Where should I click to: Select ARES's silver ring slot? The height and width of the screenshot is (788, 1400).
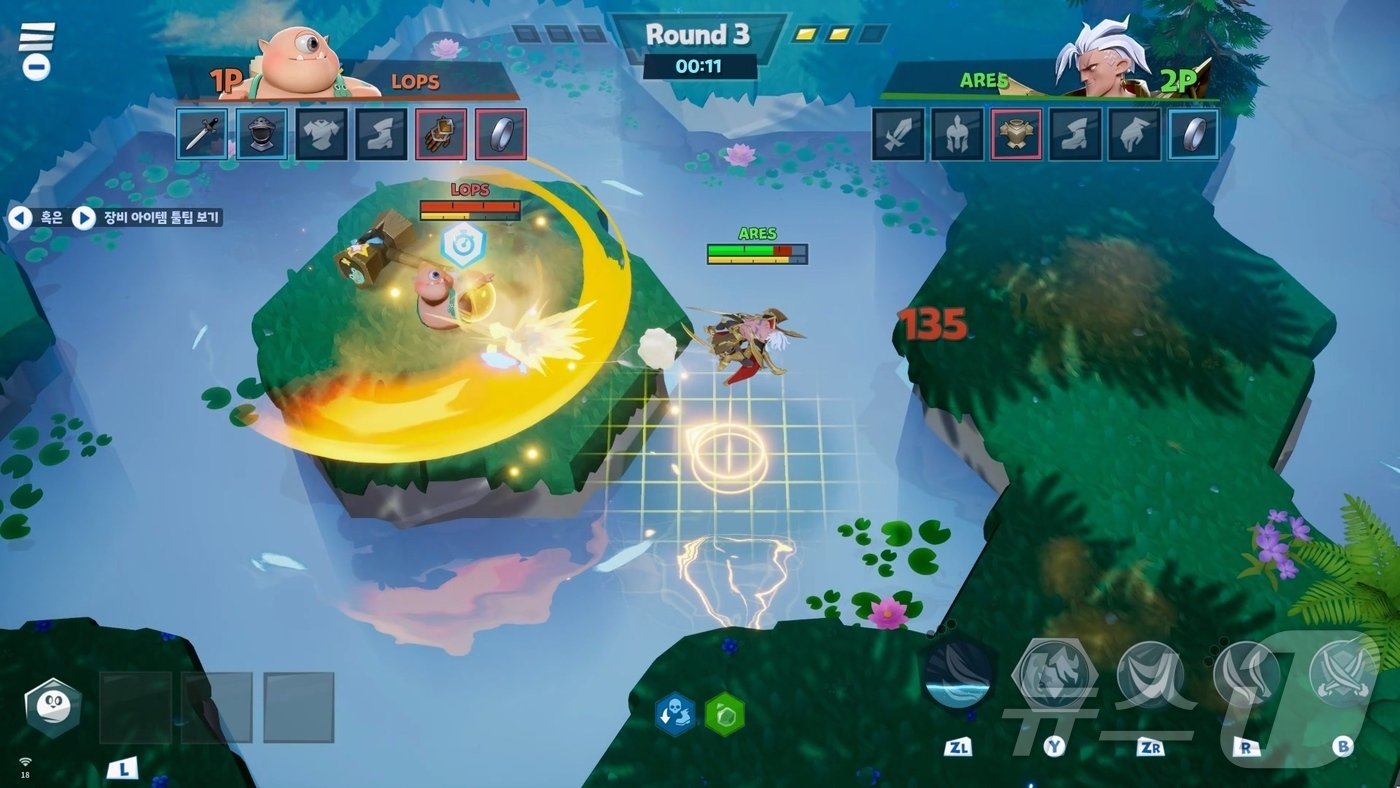pos(1194,134)
